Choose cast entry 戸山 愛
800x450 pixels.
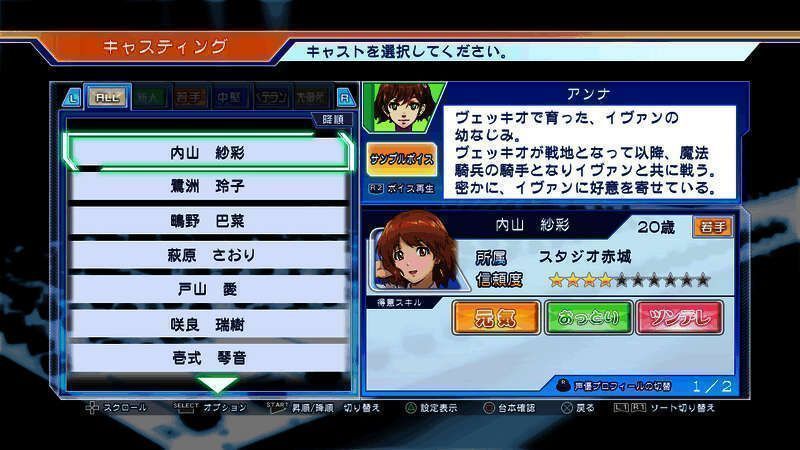(208, 289)
